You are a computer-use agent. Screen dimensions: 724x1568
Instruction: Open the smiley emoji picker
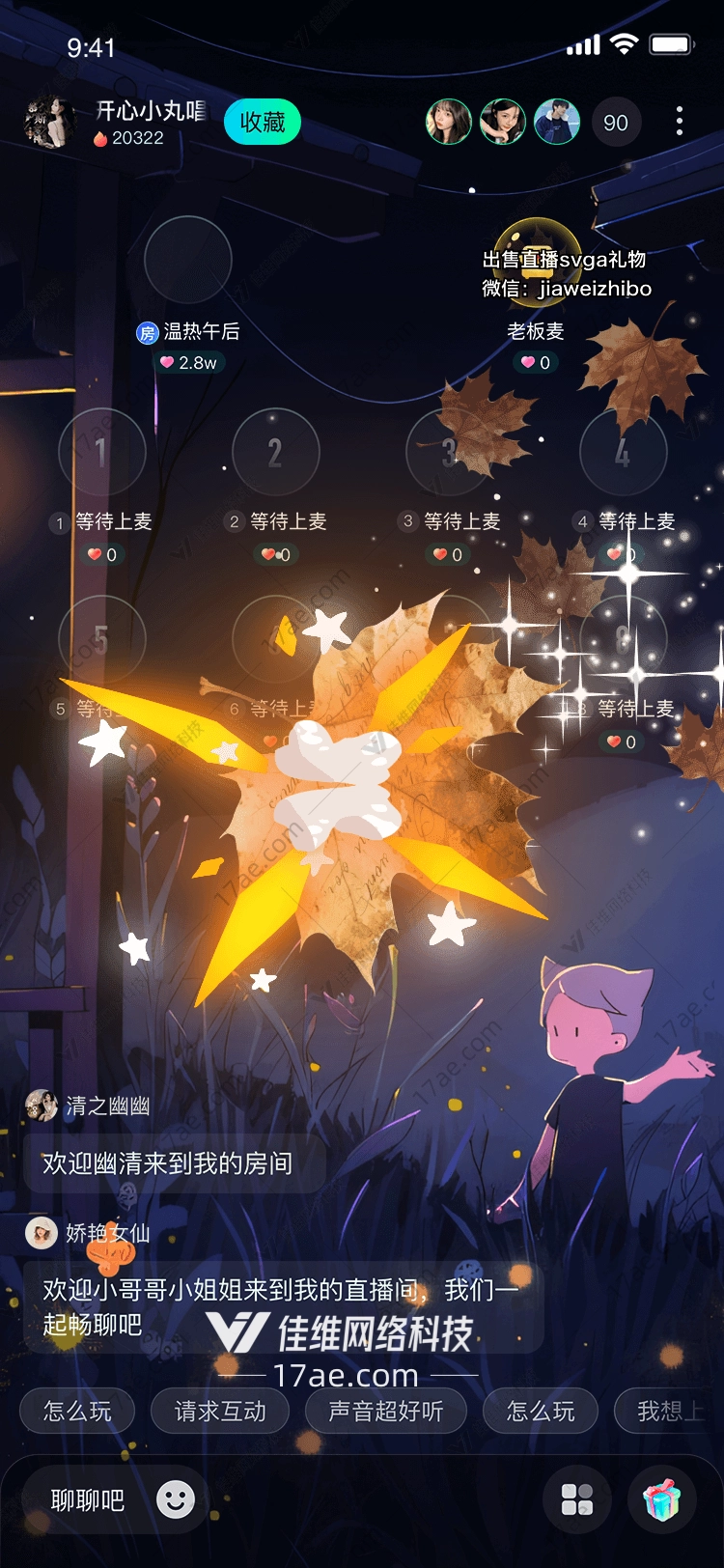pos(176,1499)
